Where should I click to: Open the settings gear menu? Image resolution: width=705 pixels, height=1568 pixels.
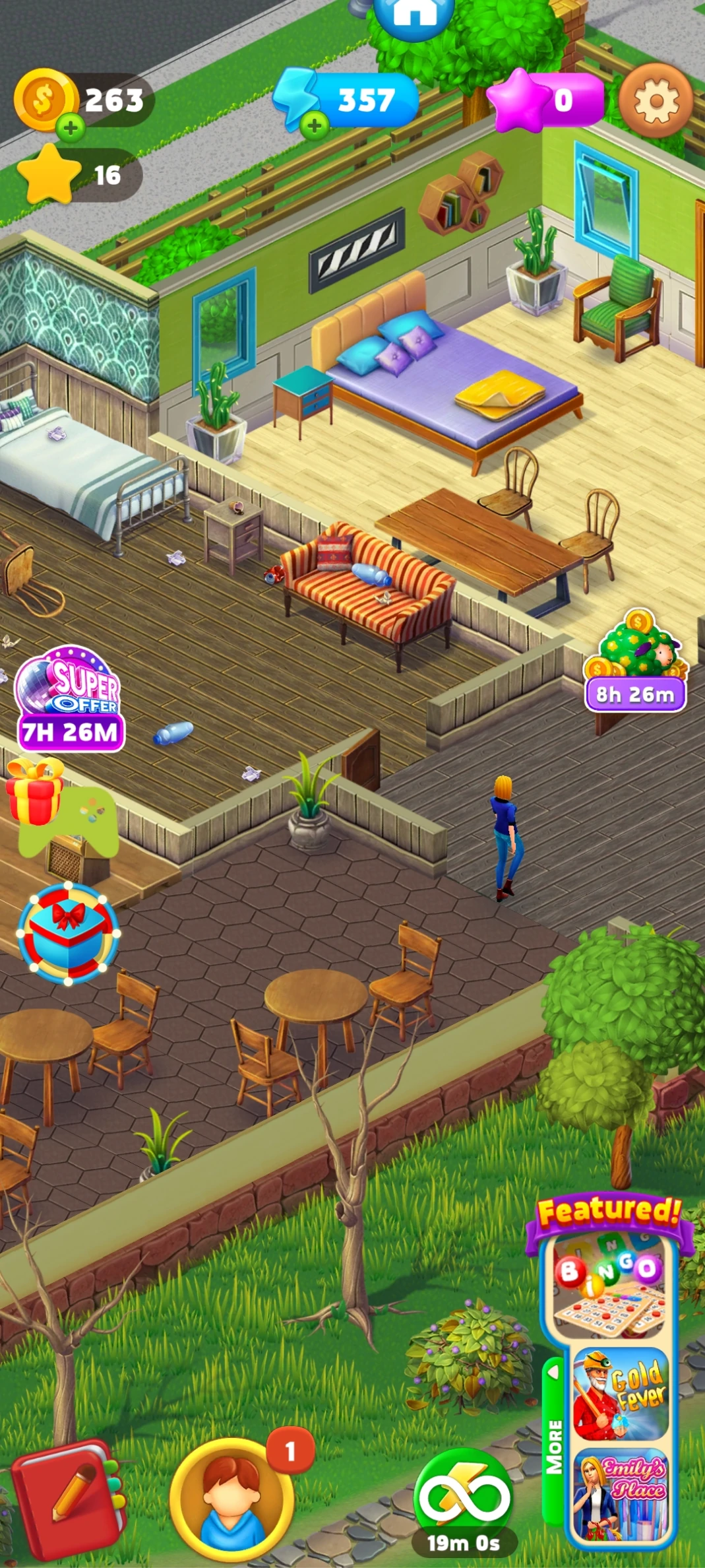(656, 101)
